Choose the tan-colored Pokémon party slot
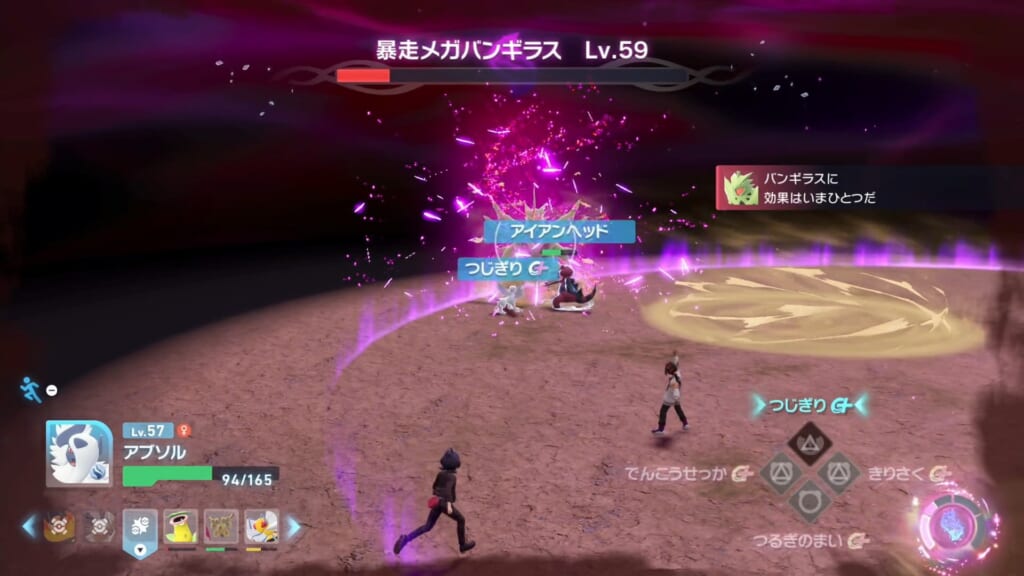This screenshot has height=576, width=1024. [221, 526]
